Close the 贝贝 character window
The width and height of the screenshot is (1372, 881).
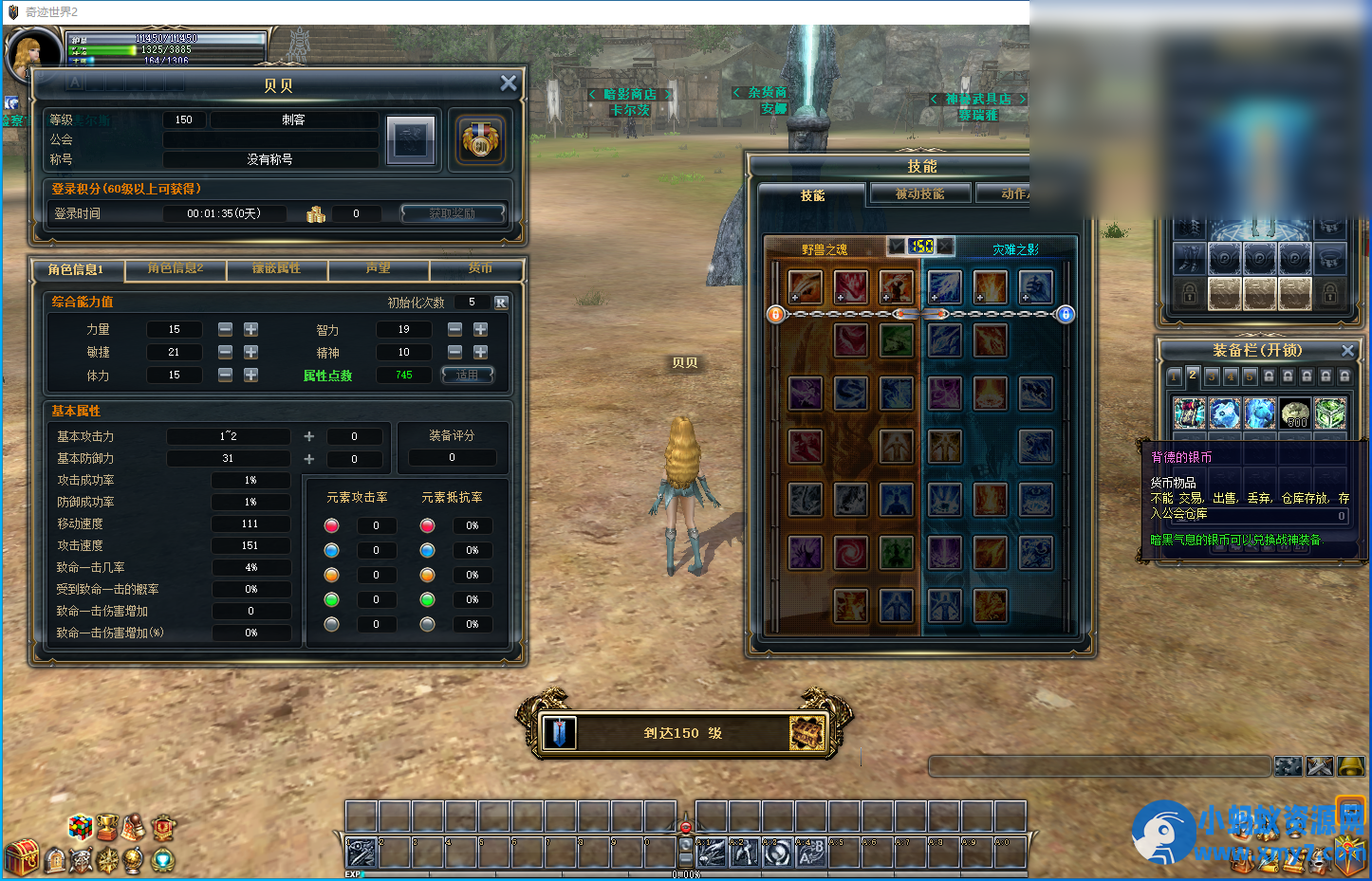pos(509,83)
